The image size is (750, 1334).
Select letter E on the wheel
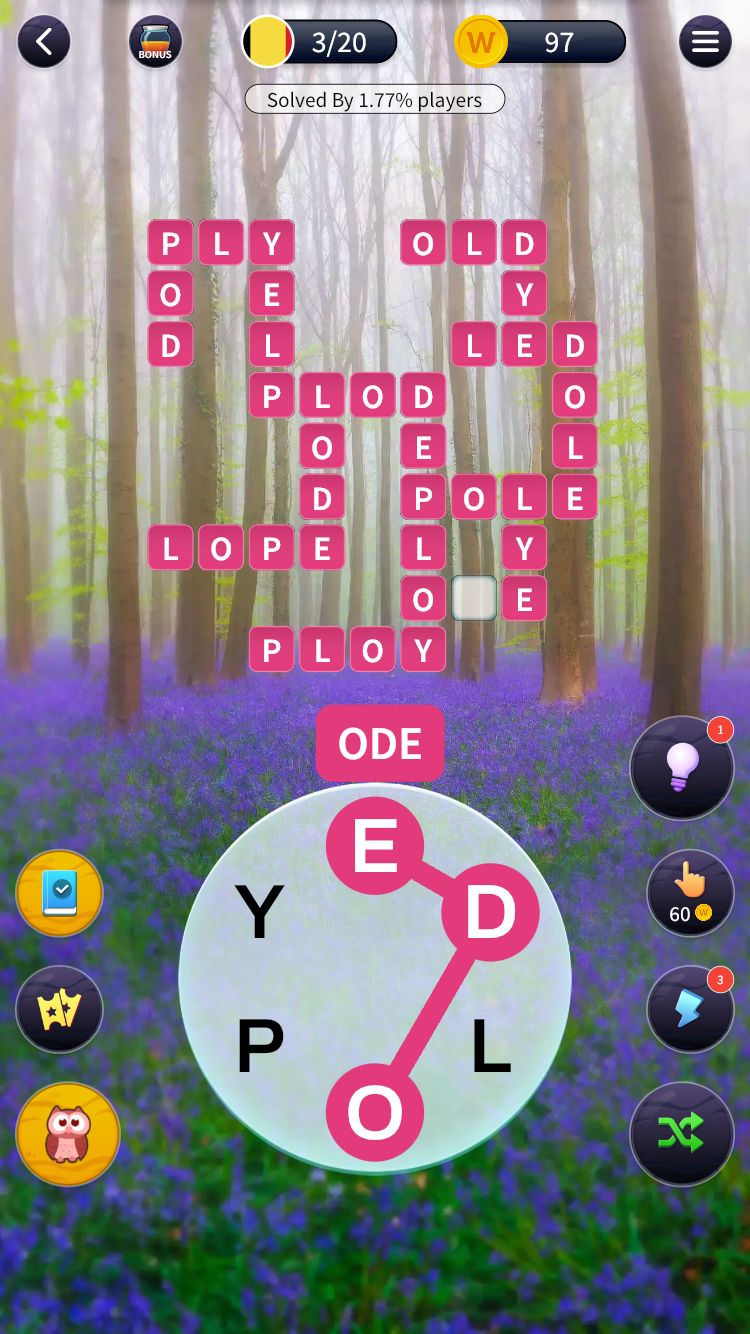point(375,846)
